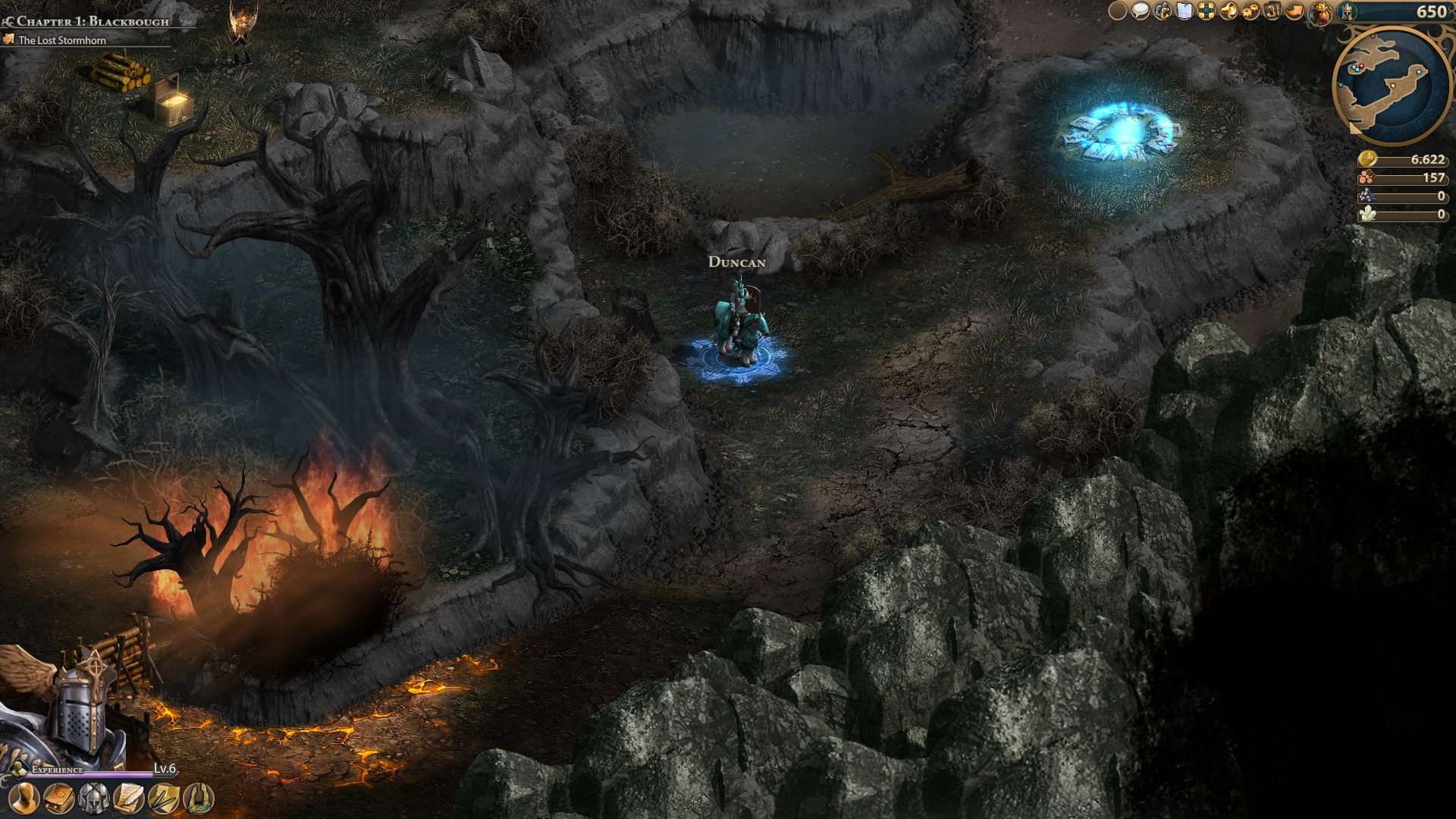
Task: Open the notes paper icon on top bar
Action: (x=1185, y=11)
